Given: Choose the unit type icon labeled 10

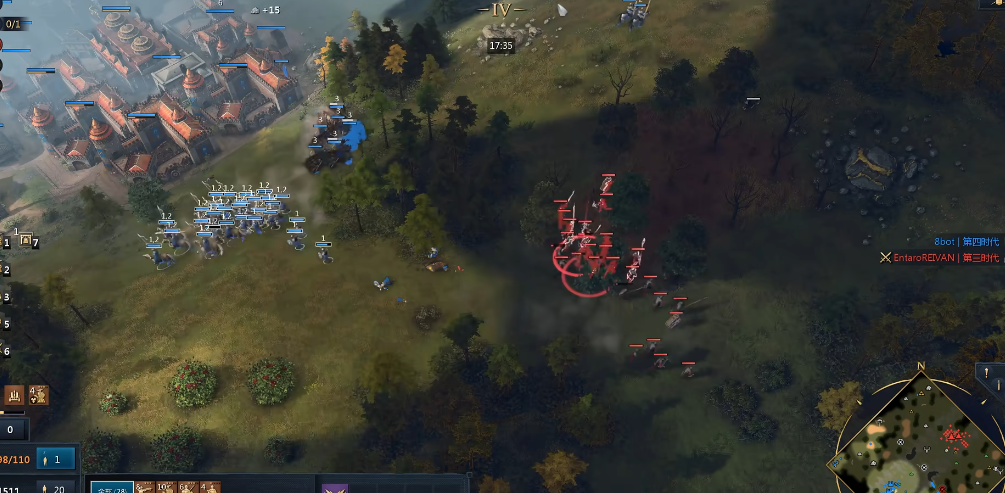Looking at the screenshot, I should (x=167, y=488).
